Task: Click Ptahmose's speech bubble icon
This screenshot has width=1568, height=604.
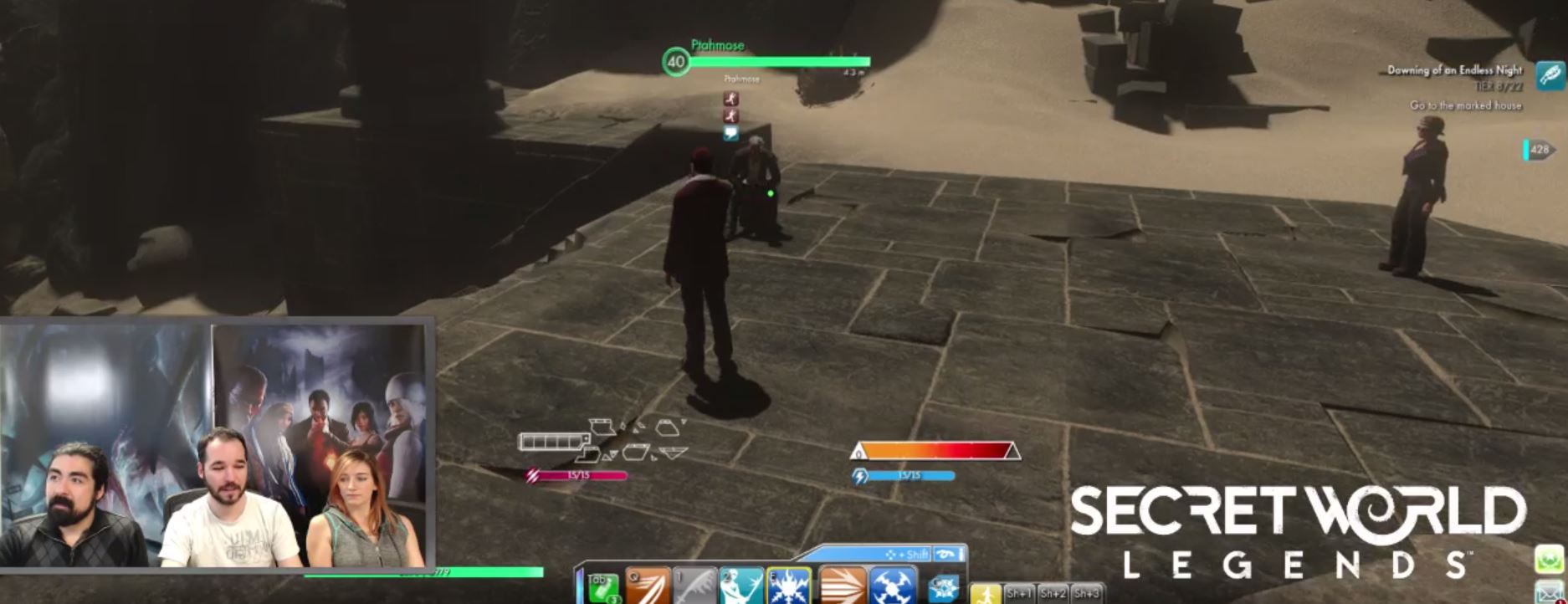Action: pos(730,133)
